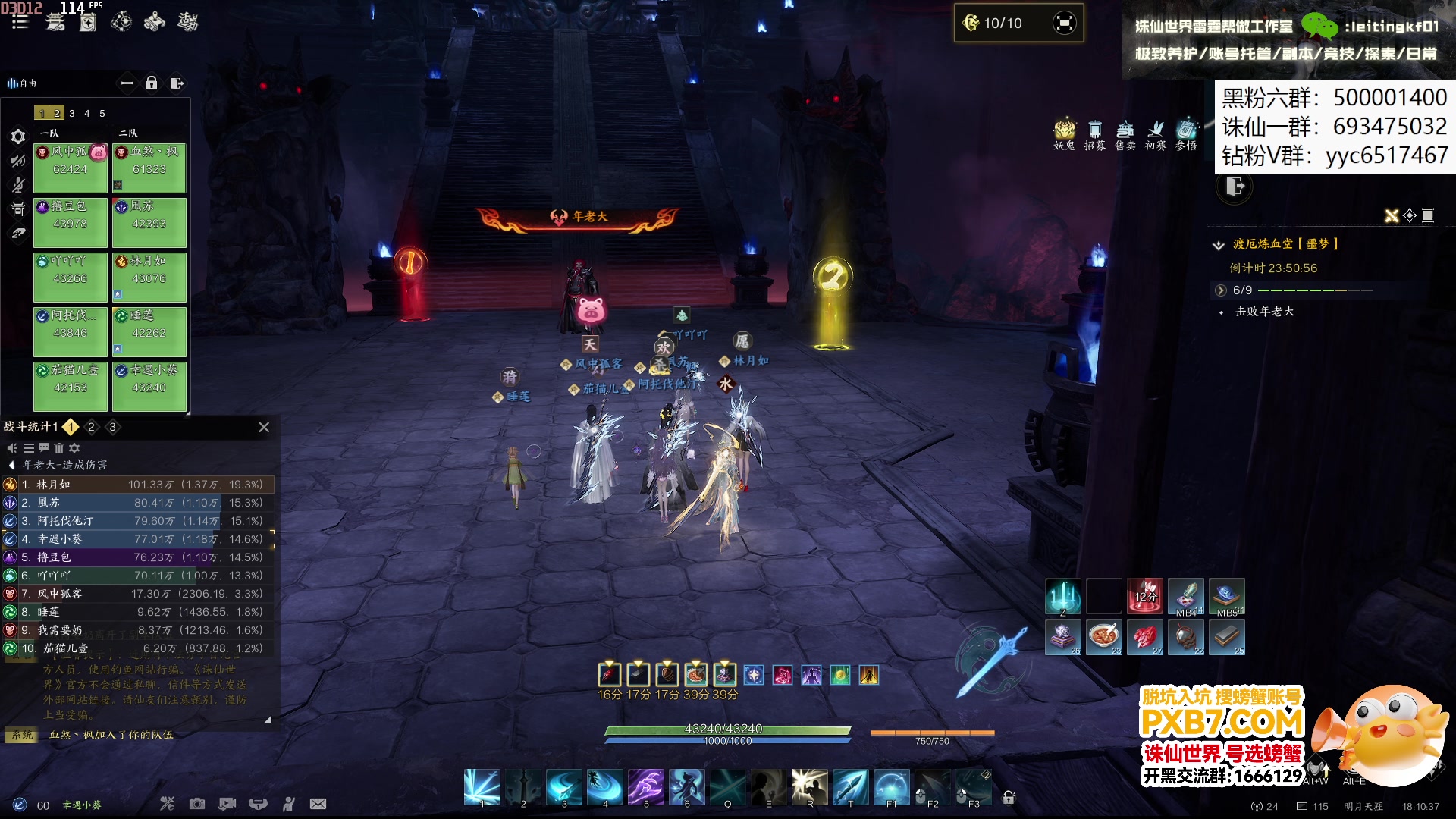Close the 战斗统计 combat stats panel
The width and height of the screenshot is (1456, 819).
coord(264,427)
